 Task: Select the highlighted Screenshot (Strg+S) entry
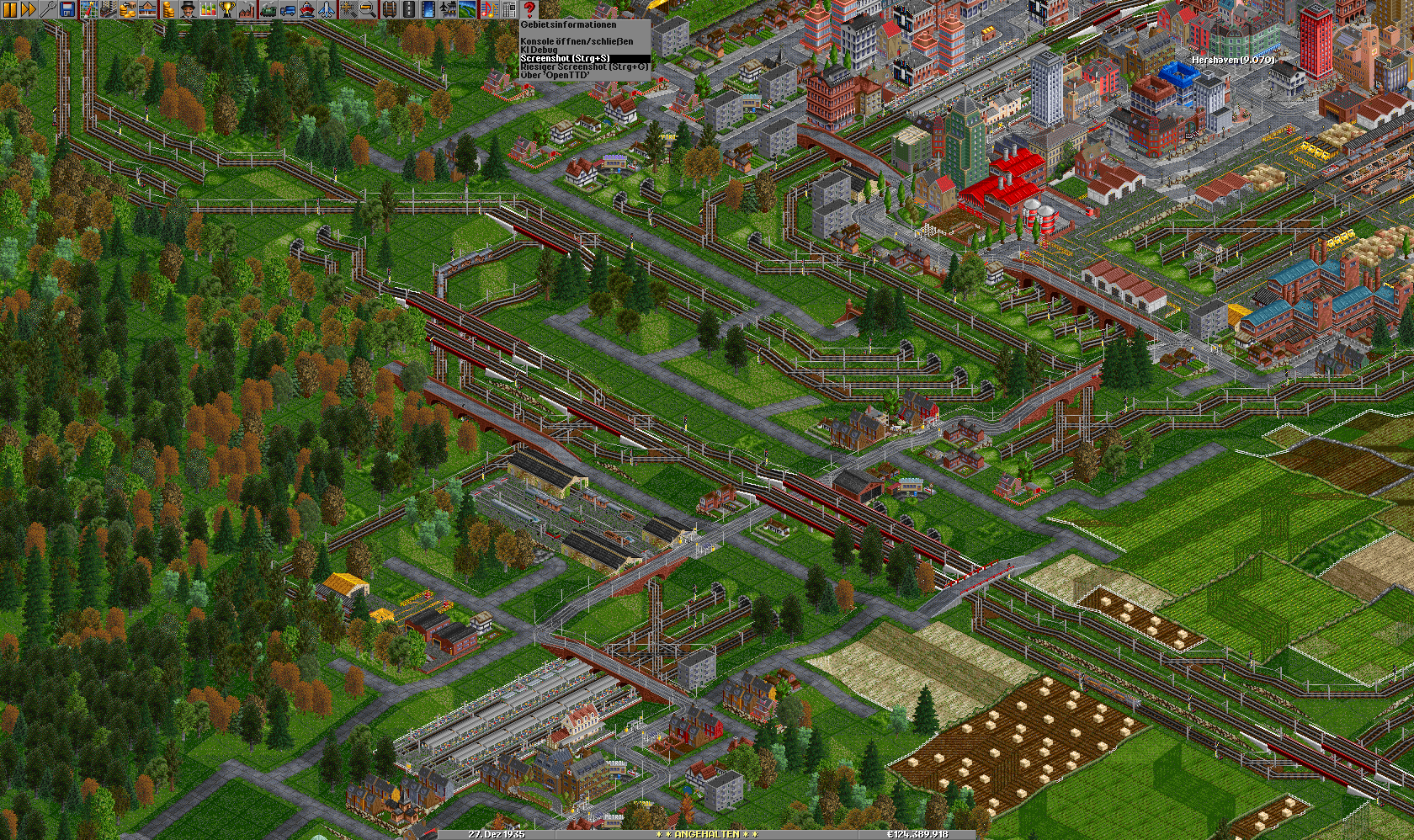(x=565, y=58)
